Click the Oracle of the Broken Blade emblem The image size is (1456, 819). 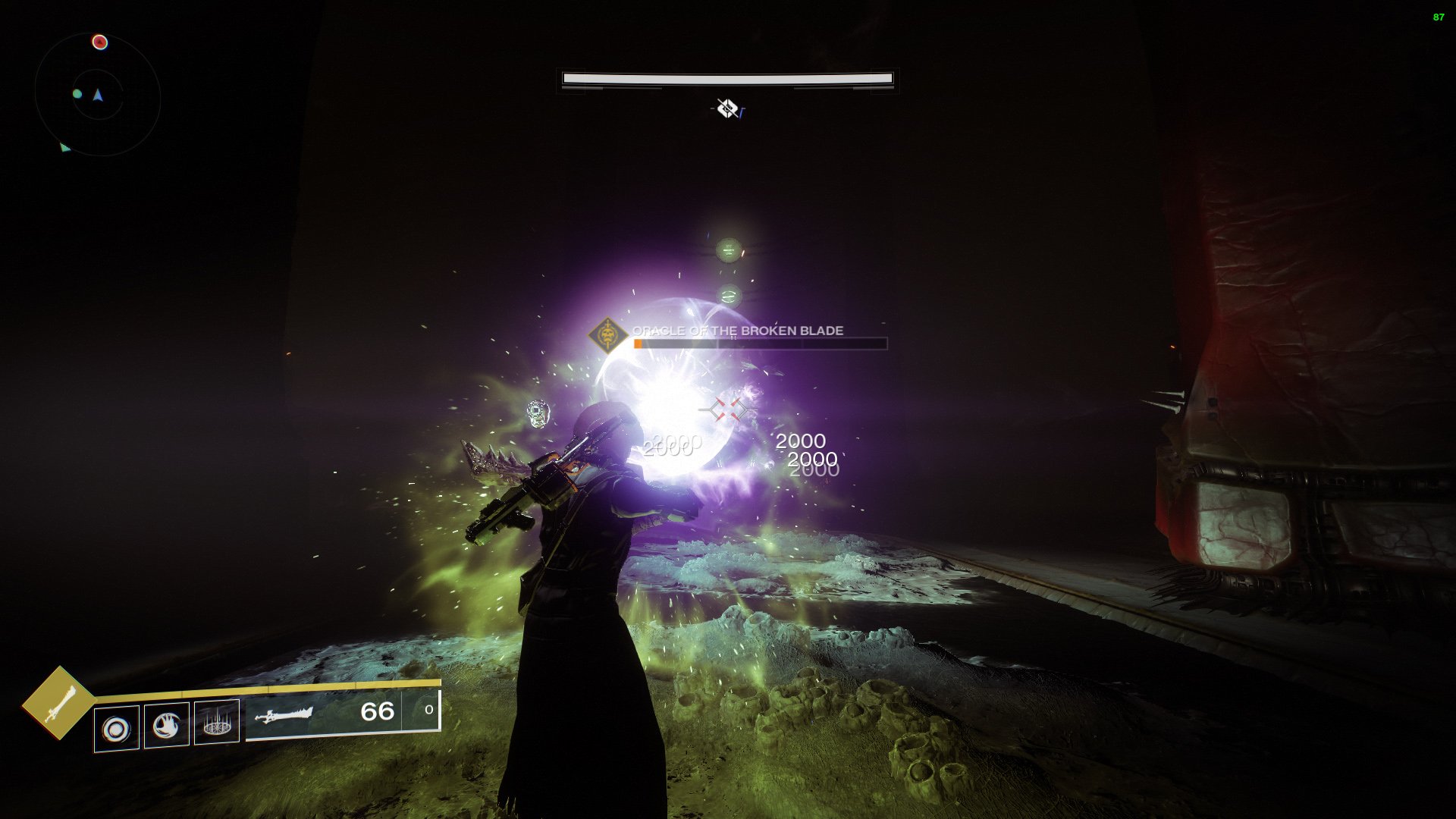pos(607,334)
